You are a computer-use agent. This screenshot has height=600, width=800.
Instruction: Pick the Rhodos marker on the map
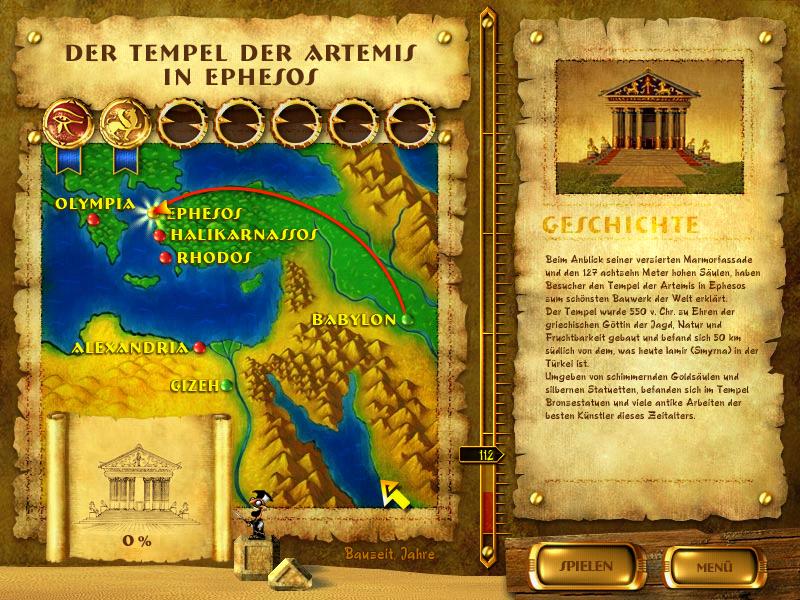[x=165, y=258]
